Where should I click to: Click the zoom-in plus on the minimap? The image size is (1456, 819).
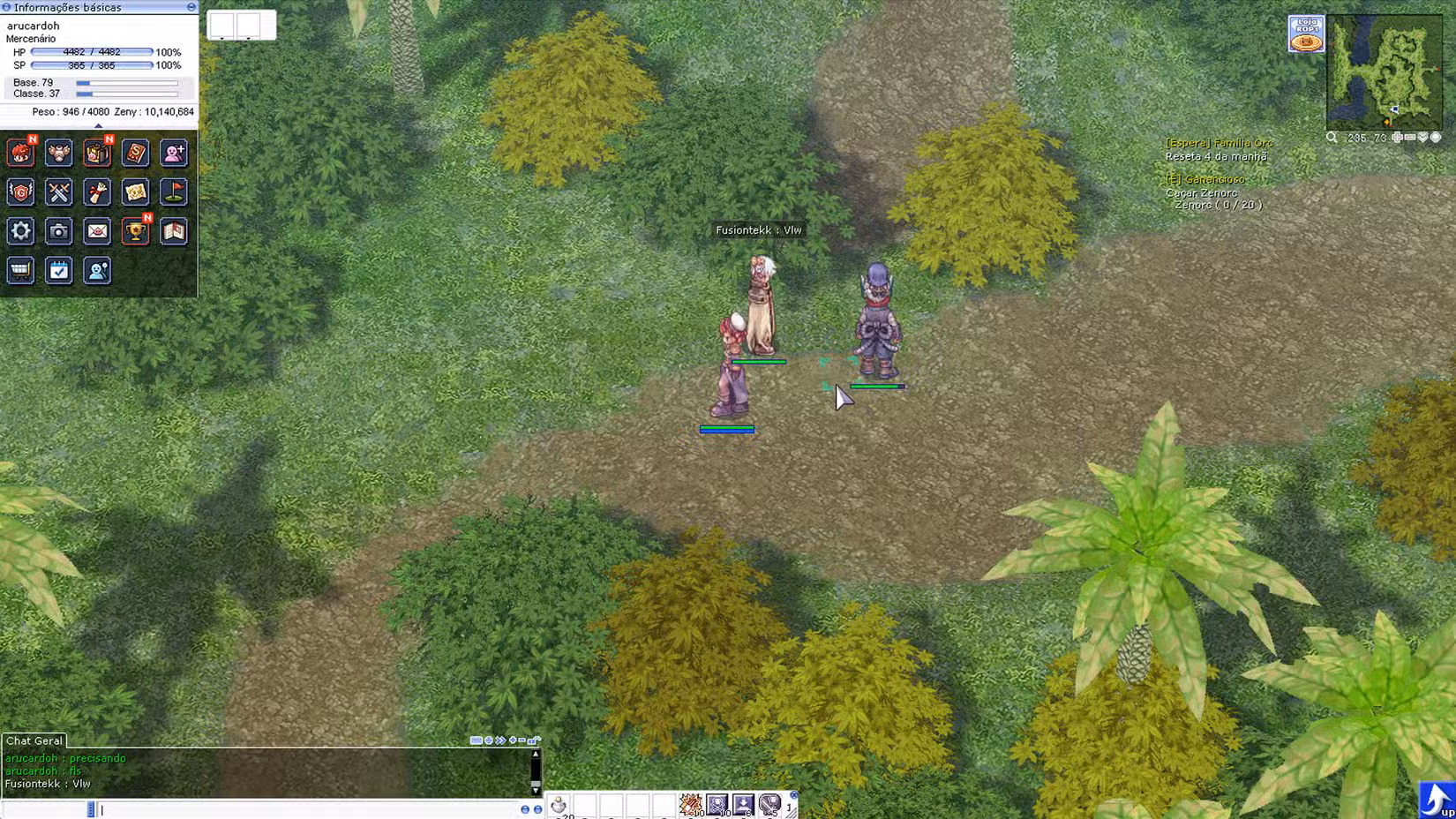tap(1398, 138)
